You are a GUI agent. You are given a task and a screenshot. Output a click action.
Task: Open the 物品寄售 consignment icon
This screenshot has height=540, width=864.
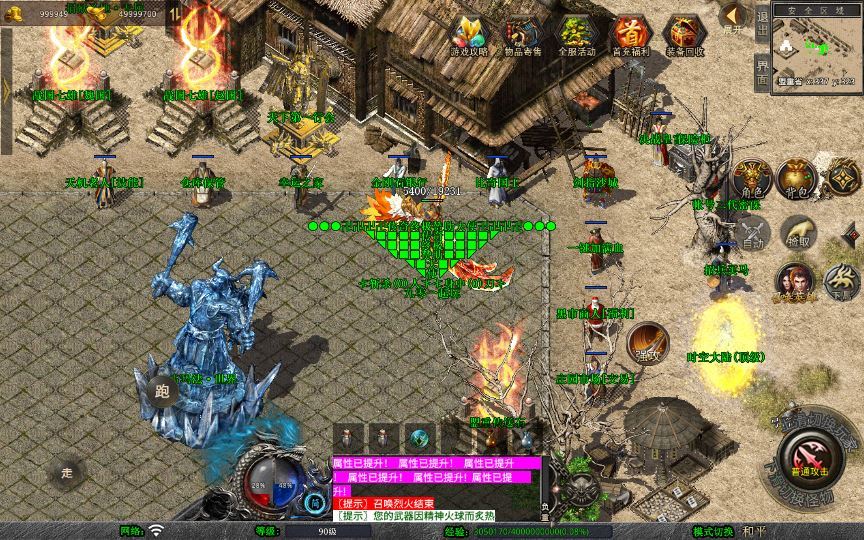click(520, 36)
